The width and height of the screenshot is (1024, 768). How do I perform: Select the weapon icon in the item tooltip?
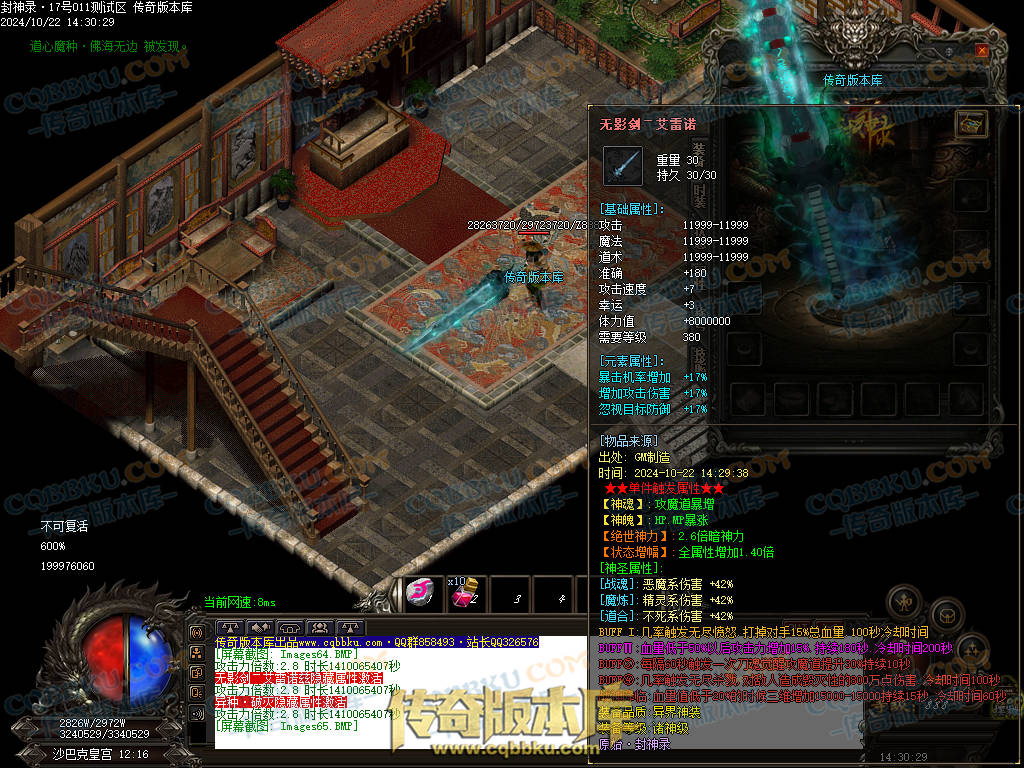click(x=622, y=165)
